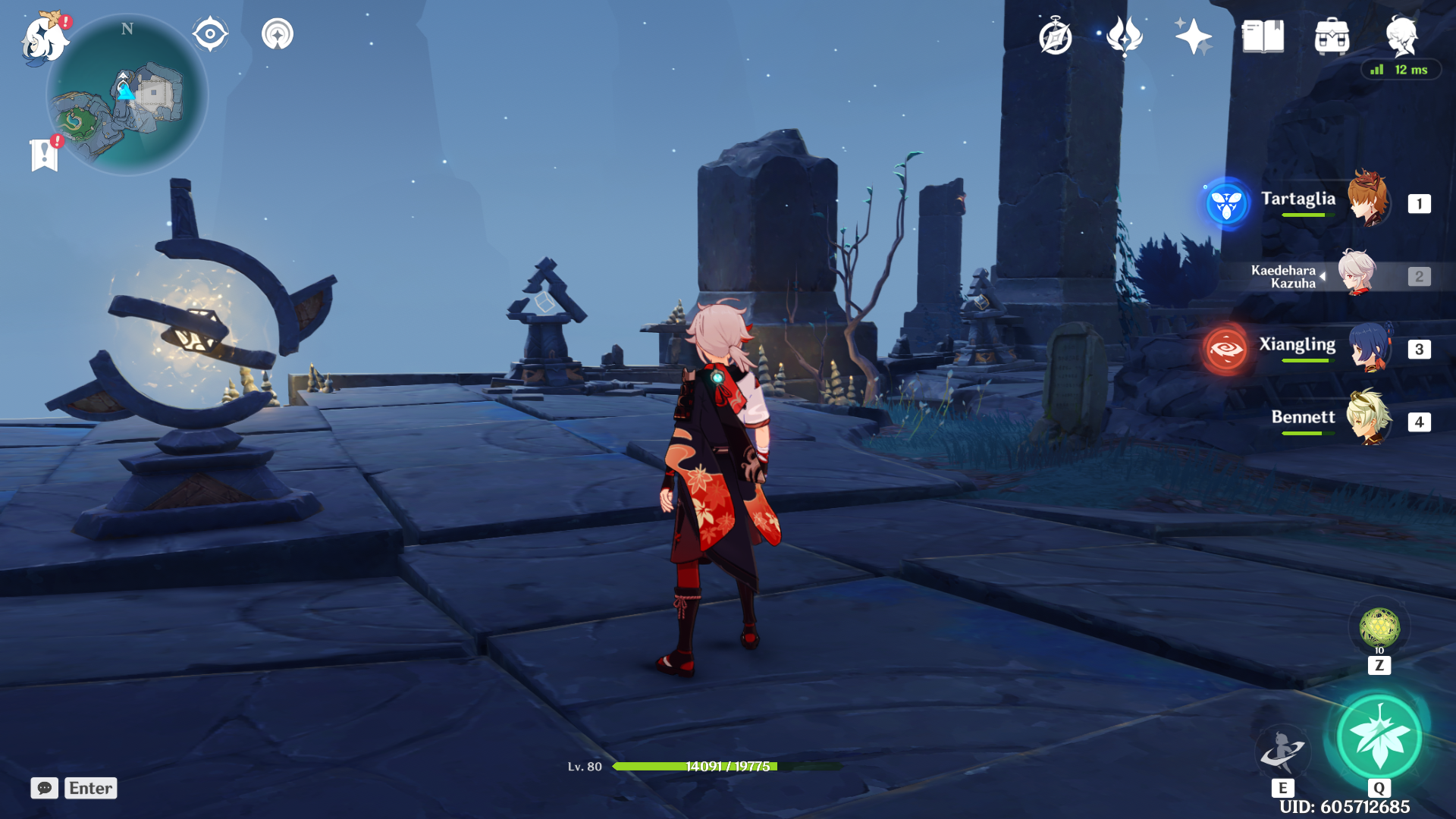Open the Wish star icon

pyautogui.click(x=1193, y=36)
